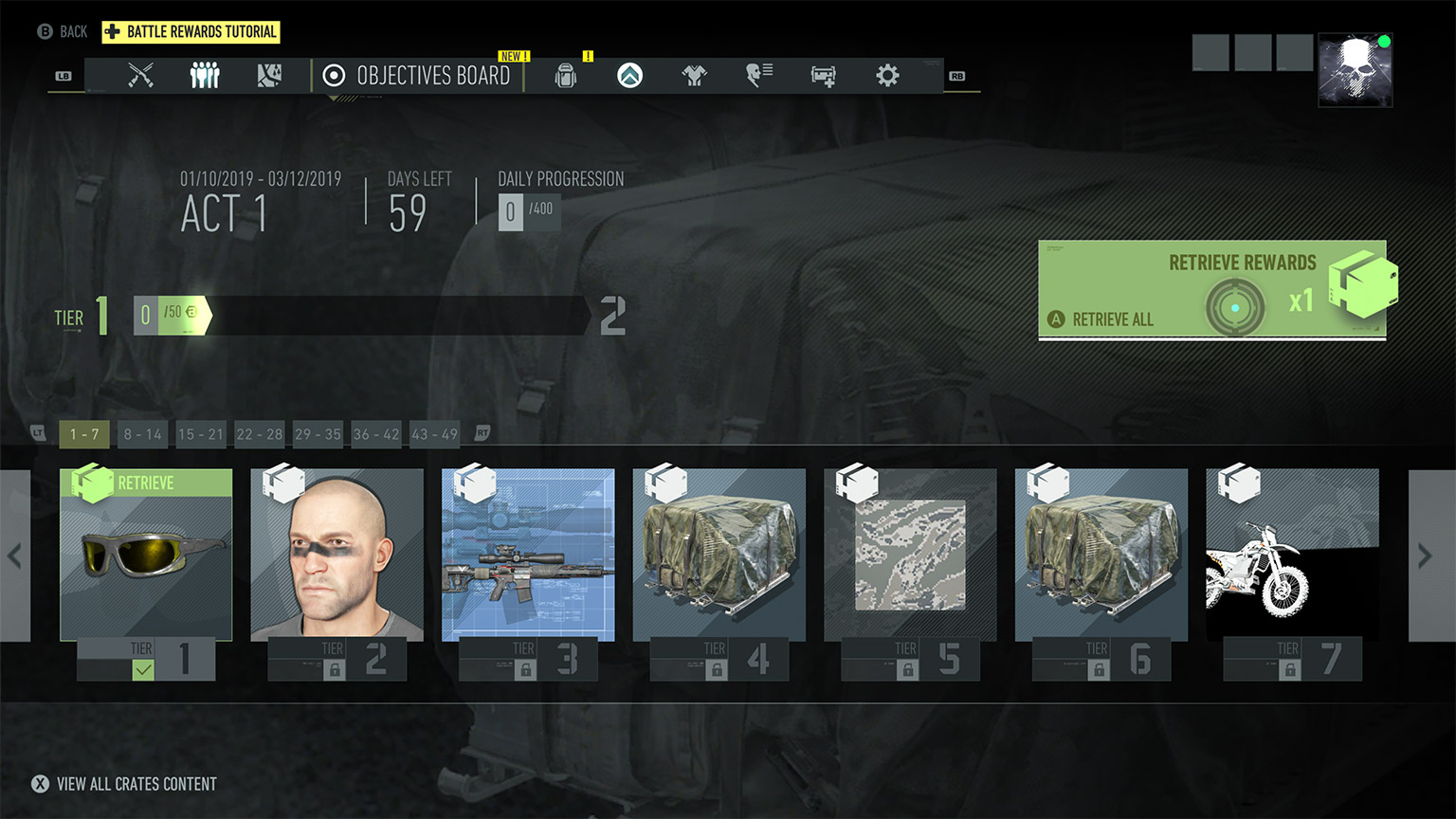Open the Battle Rewards Tutorial
1456x819 pixels.
pyautogui.click(x=191, y=31)
